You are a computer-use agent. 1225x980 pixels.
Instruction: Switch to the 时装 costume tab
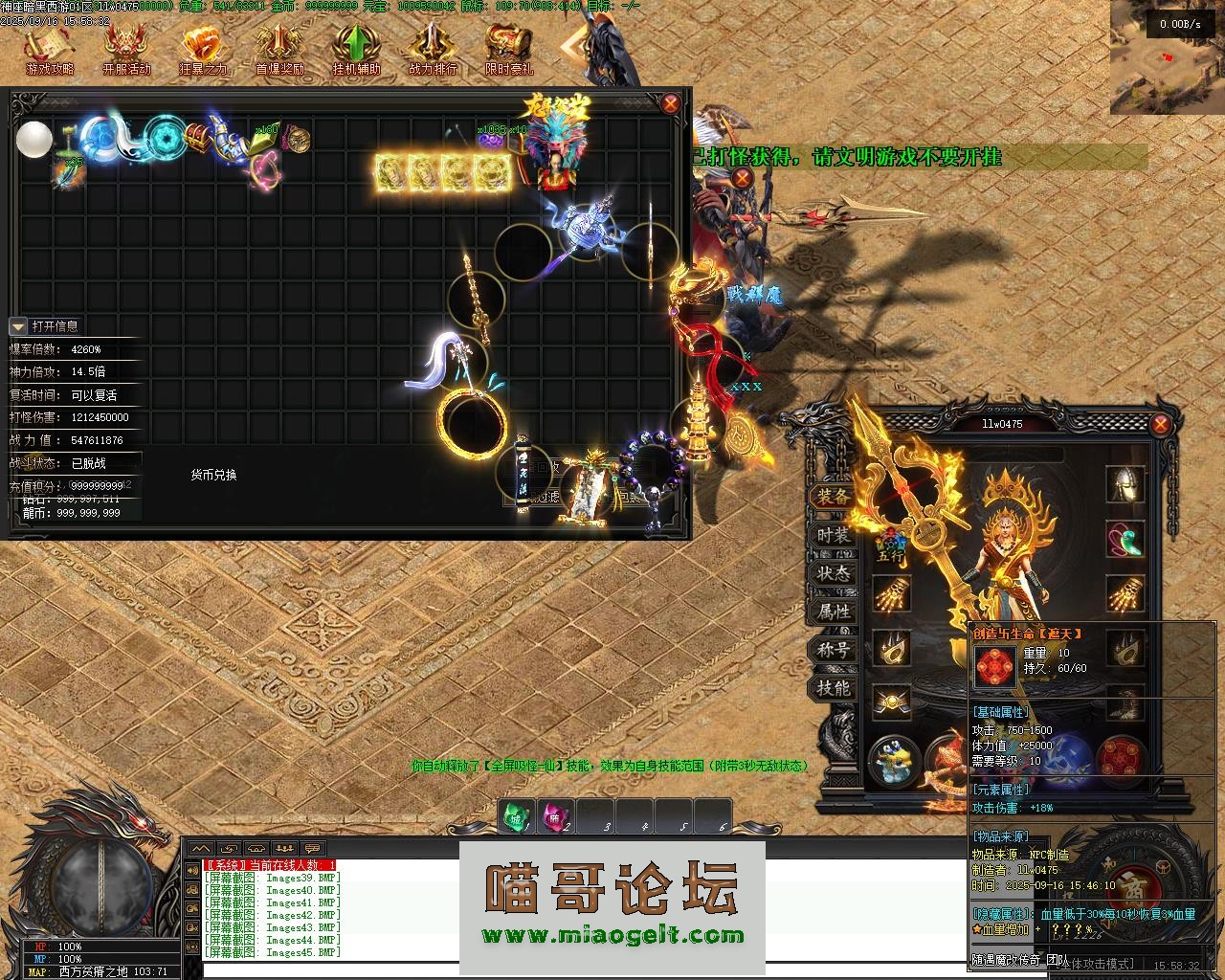pyautogui.click(x=833, y=535)
